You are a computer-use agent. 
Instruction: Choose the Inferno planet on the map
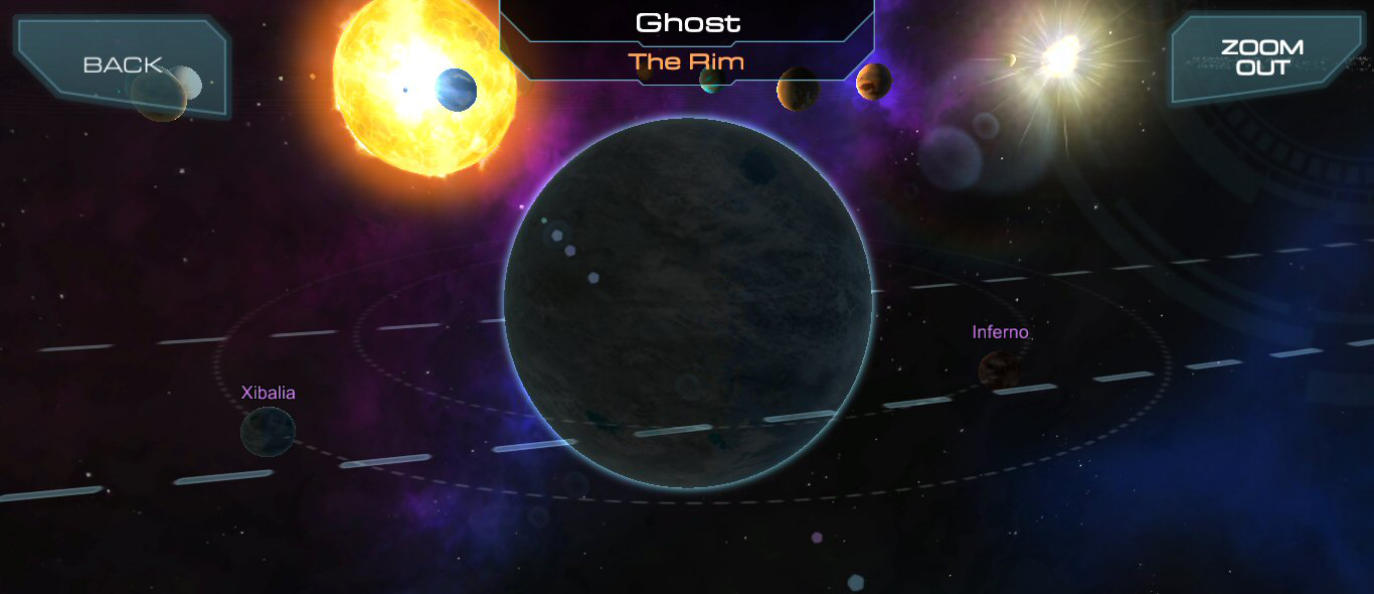coord(999,369)
